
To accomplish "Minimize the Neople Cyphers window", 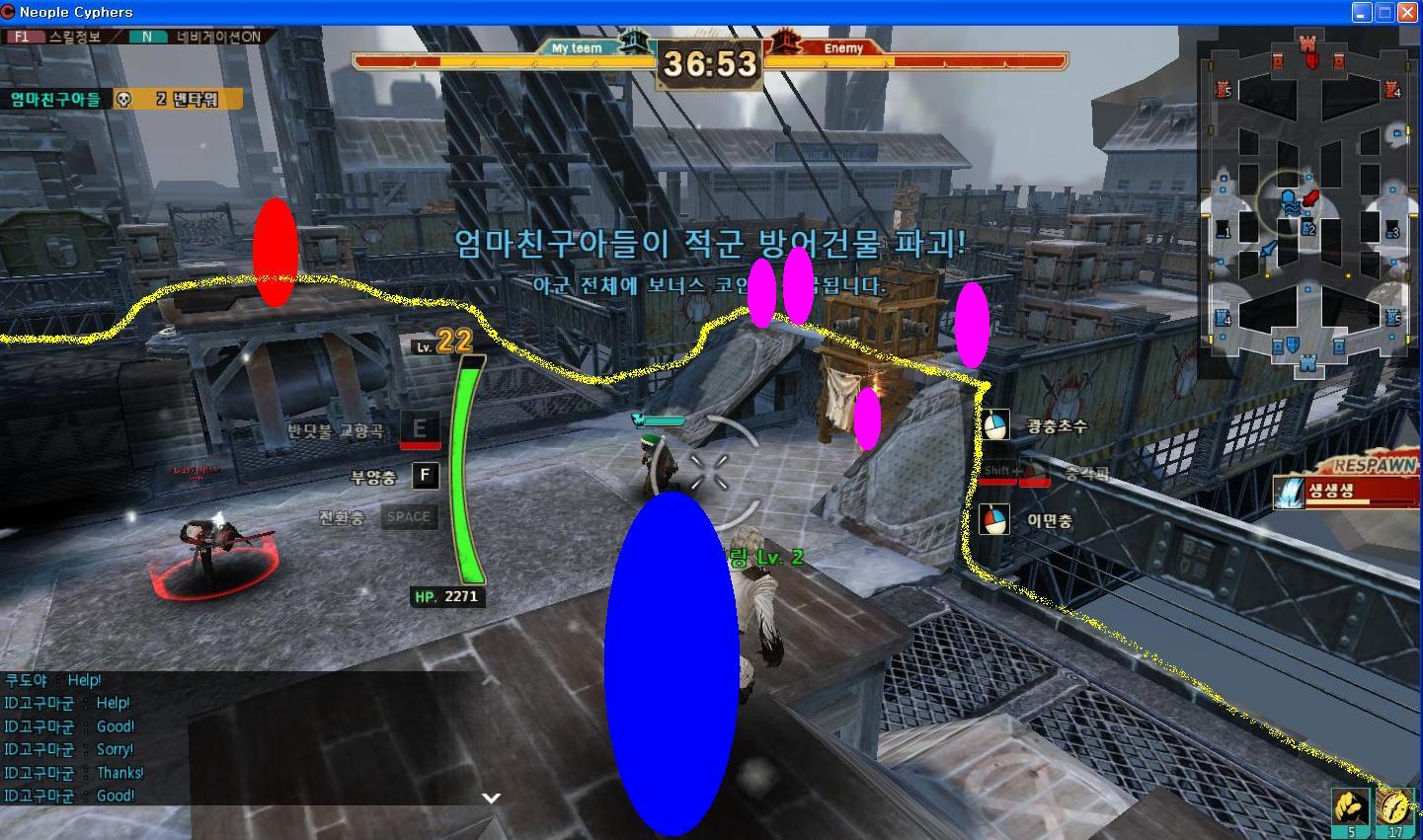I will pyautogui.click(x=1362, y=12).
